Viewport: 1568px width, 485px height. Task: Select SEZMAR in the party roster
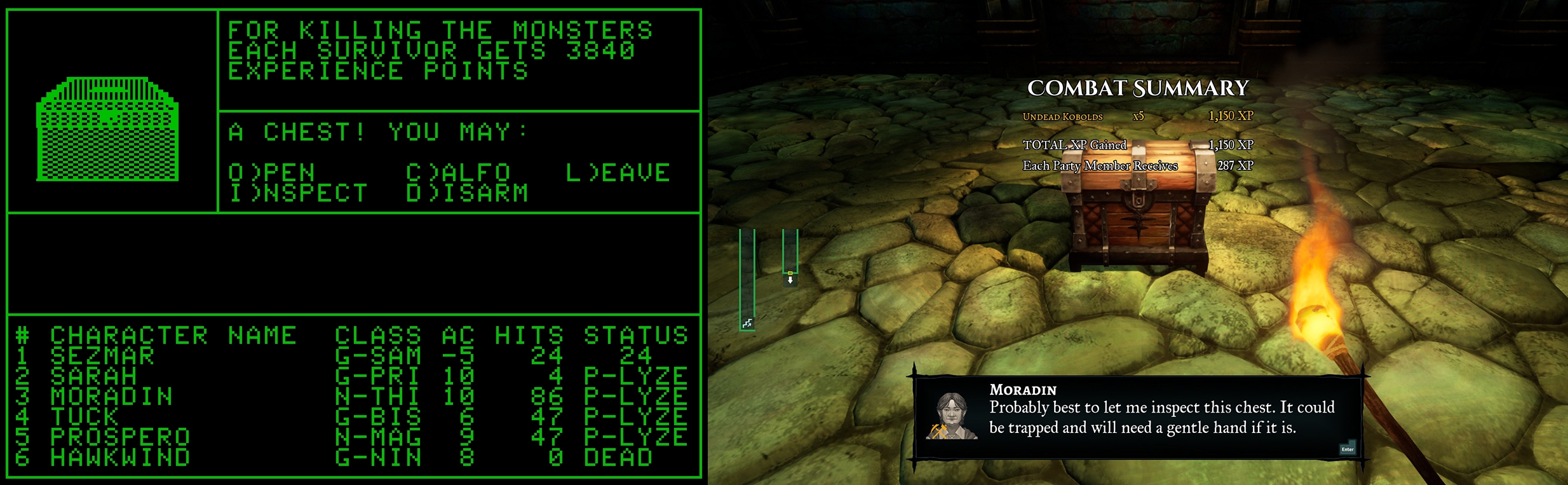pos(102,356)
